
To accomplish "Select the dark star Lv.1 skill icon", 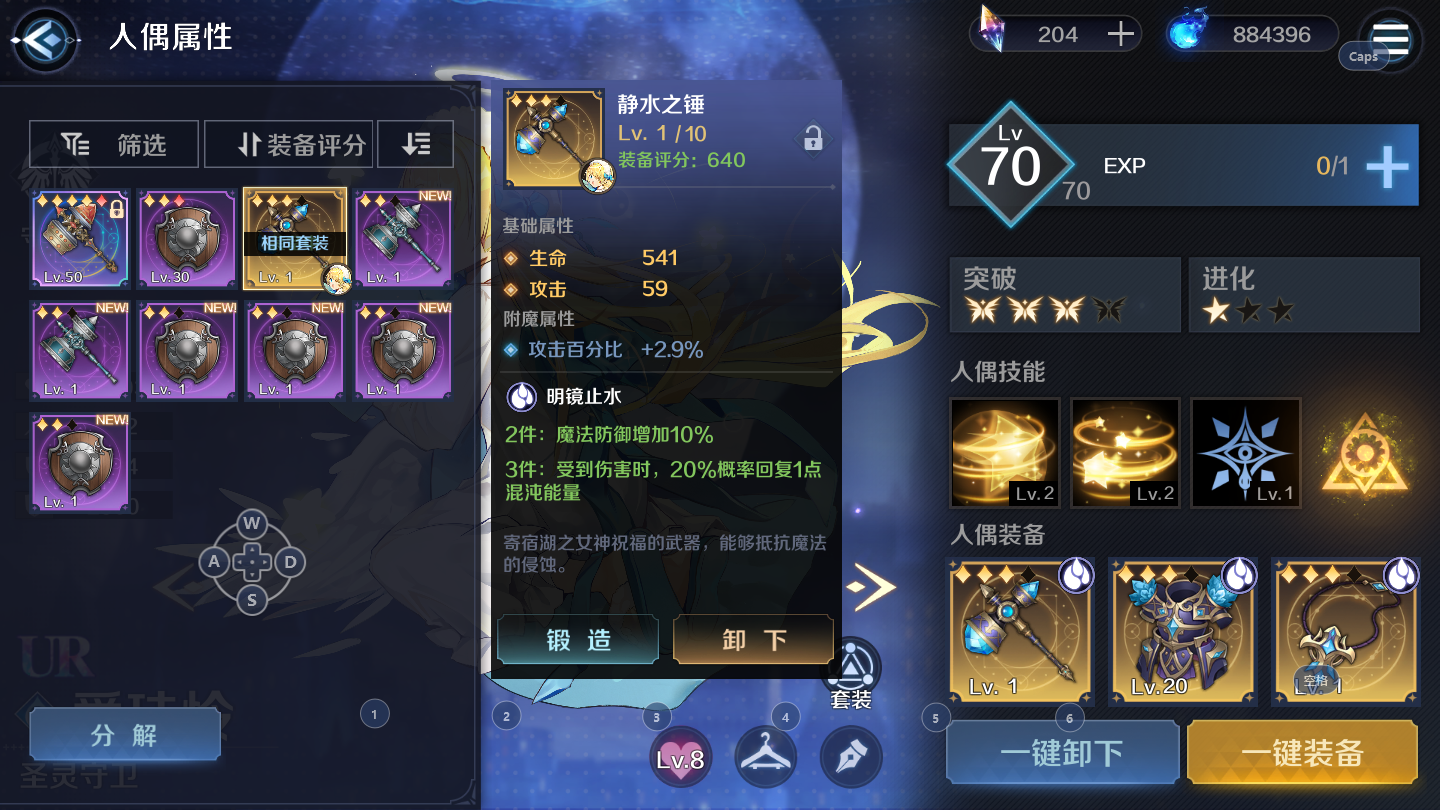I will click(1245, 452).
